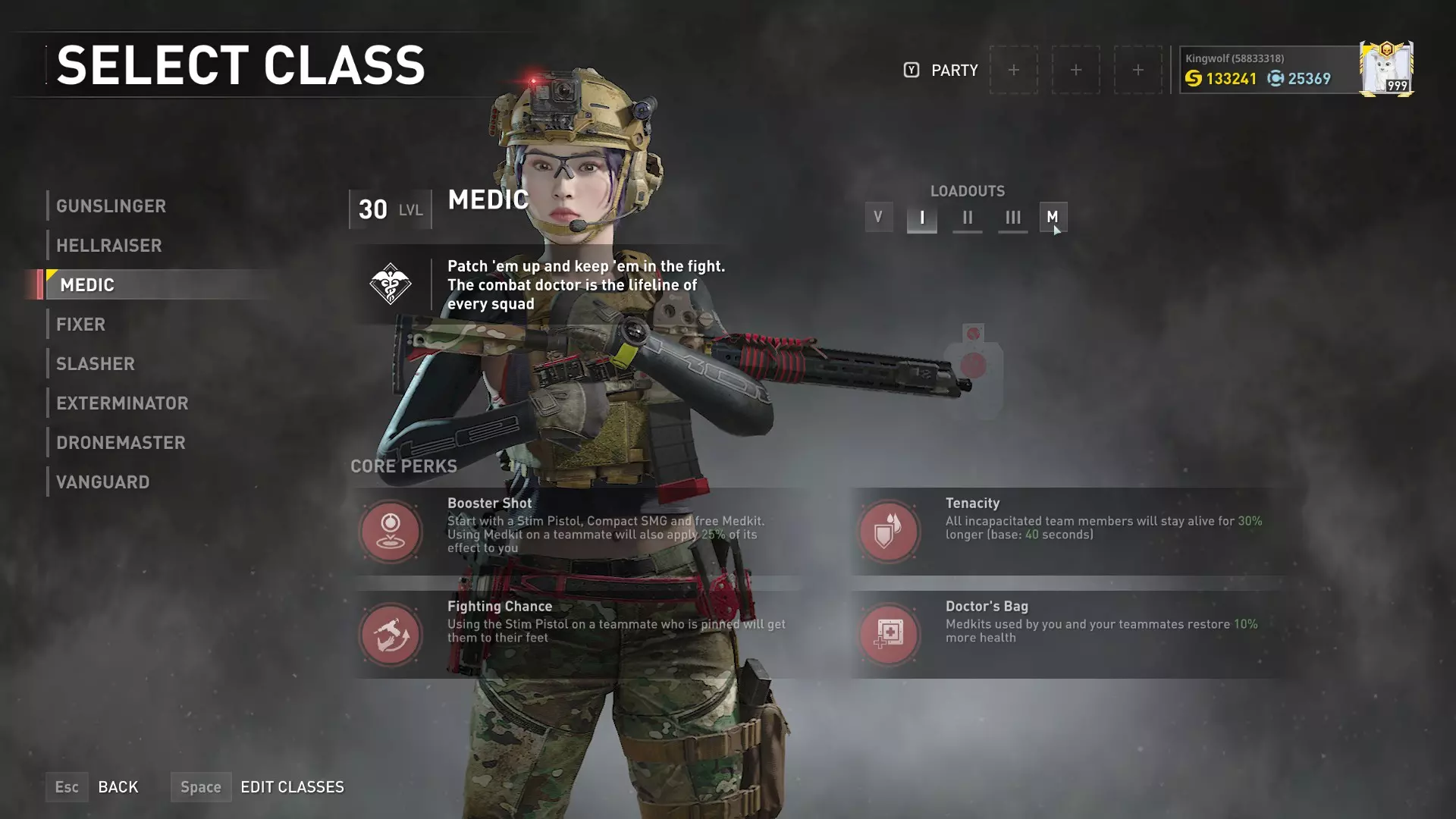Select the Dronemaster class
1456x819 pixels.
[121, 443]
